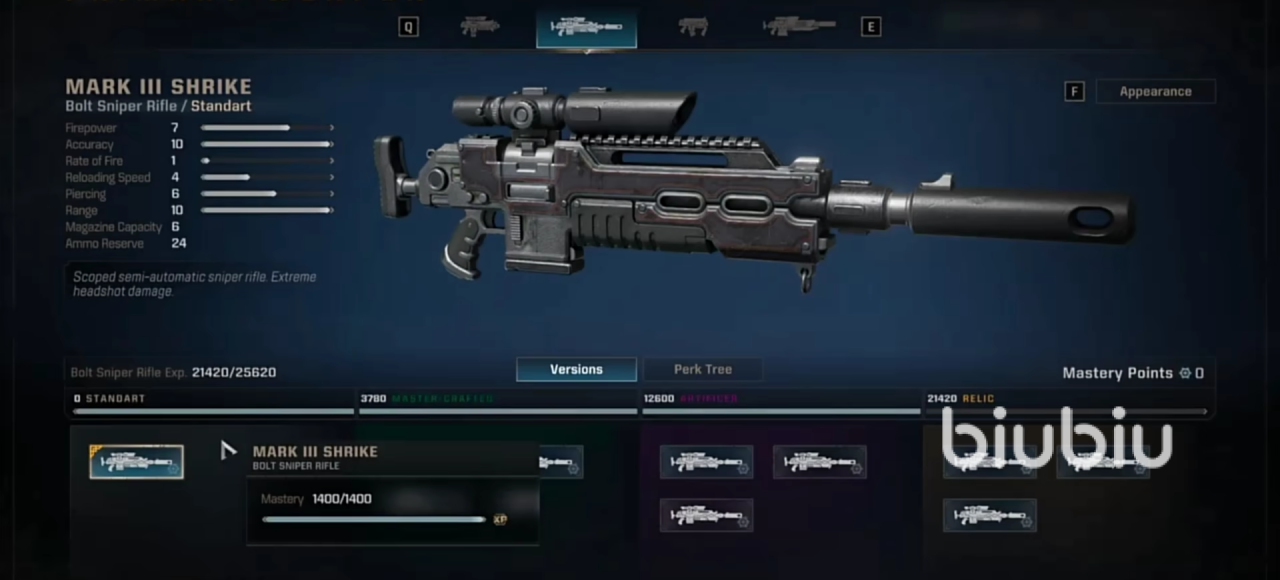Viewport: 1280px width, 580px height.
Task: Switch to the Perk Tree tab
Action: tap(702, 369)
